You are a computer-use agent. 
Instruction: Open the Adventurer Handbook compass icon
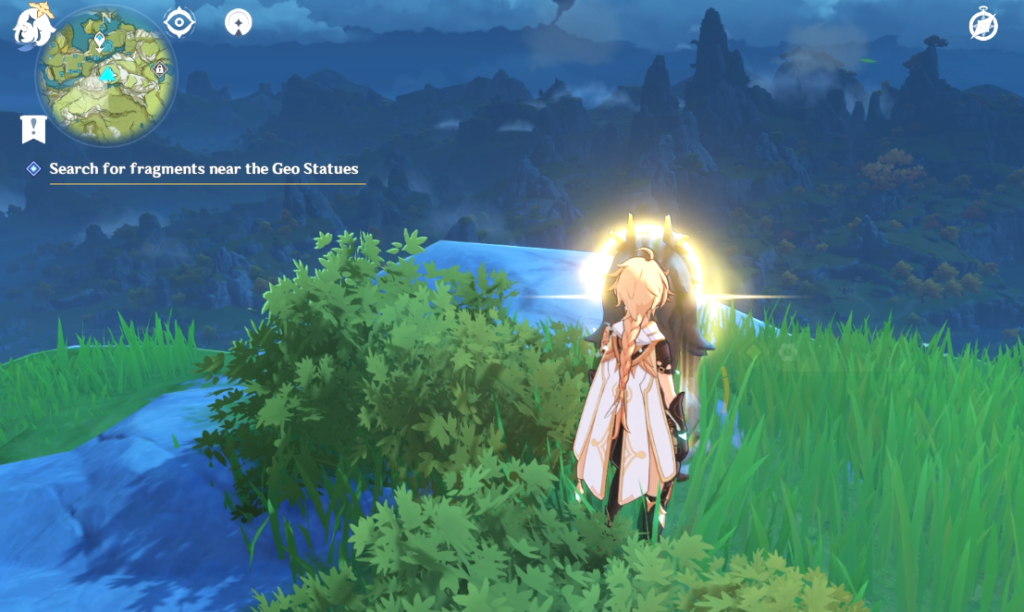point(983,26)
